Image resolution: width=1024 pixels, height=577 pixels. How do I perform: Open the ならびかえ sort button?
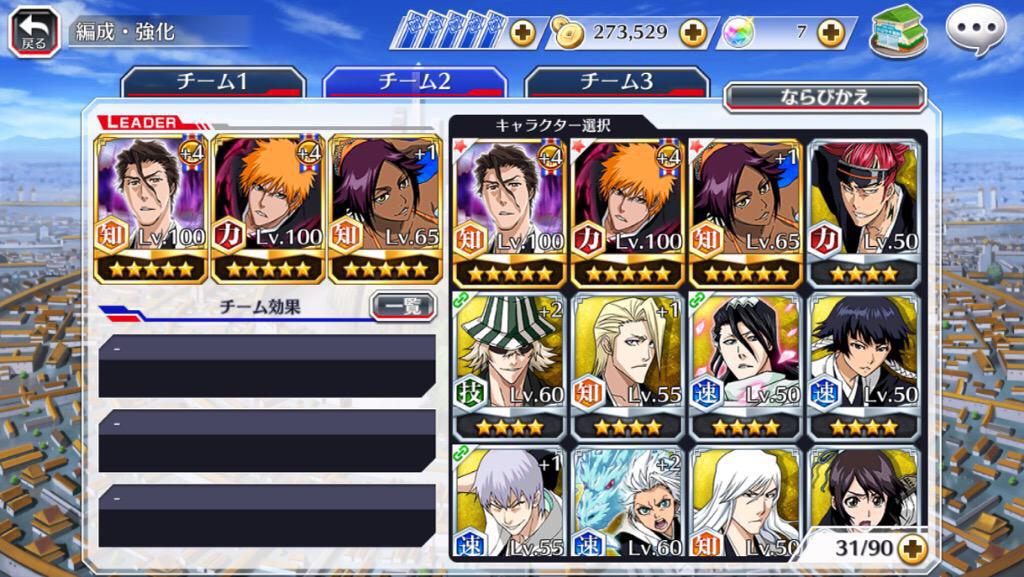824,97
